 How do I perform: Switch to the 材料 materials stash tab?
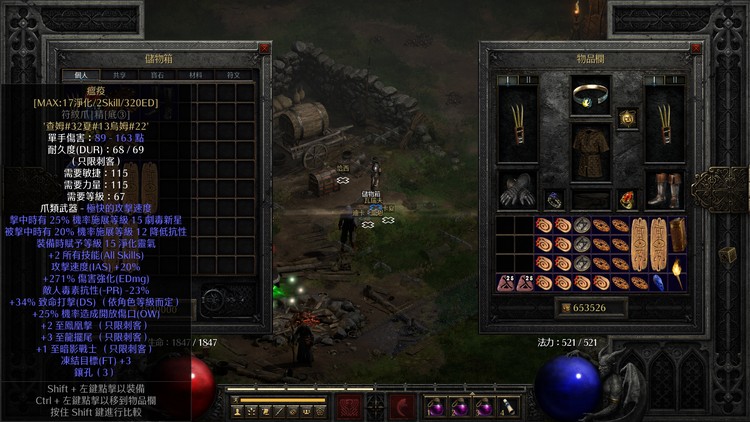coord(194,75)
